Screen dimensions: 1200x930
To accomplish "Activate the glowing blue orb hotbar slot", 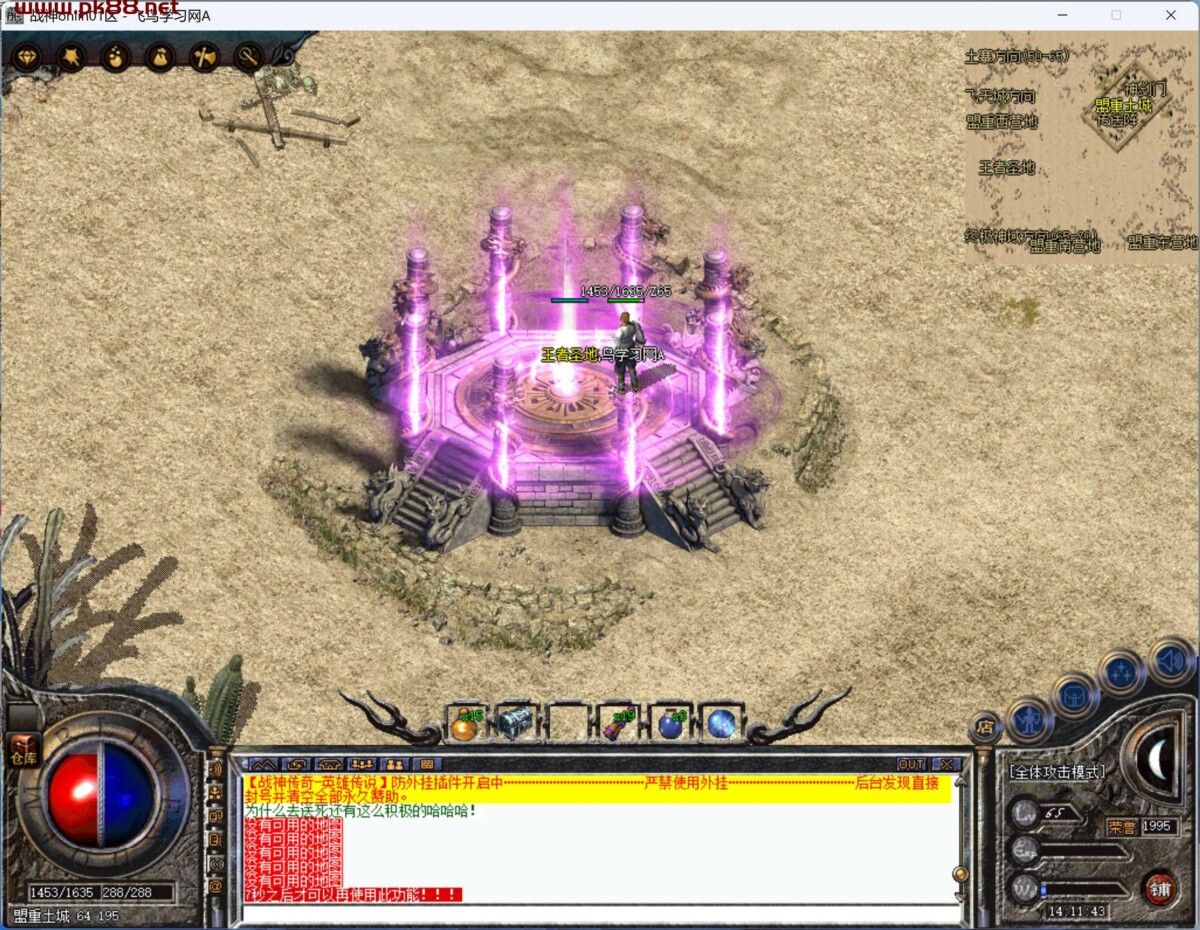I will (720, 723).
